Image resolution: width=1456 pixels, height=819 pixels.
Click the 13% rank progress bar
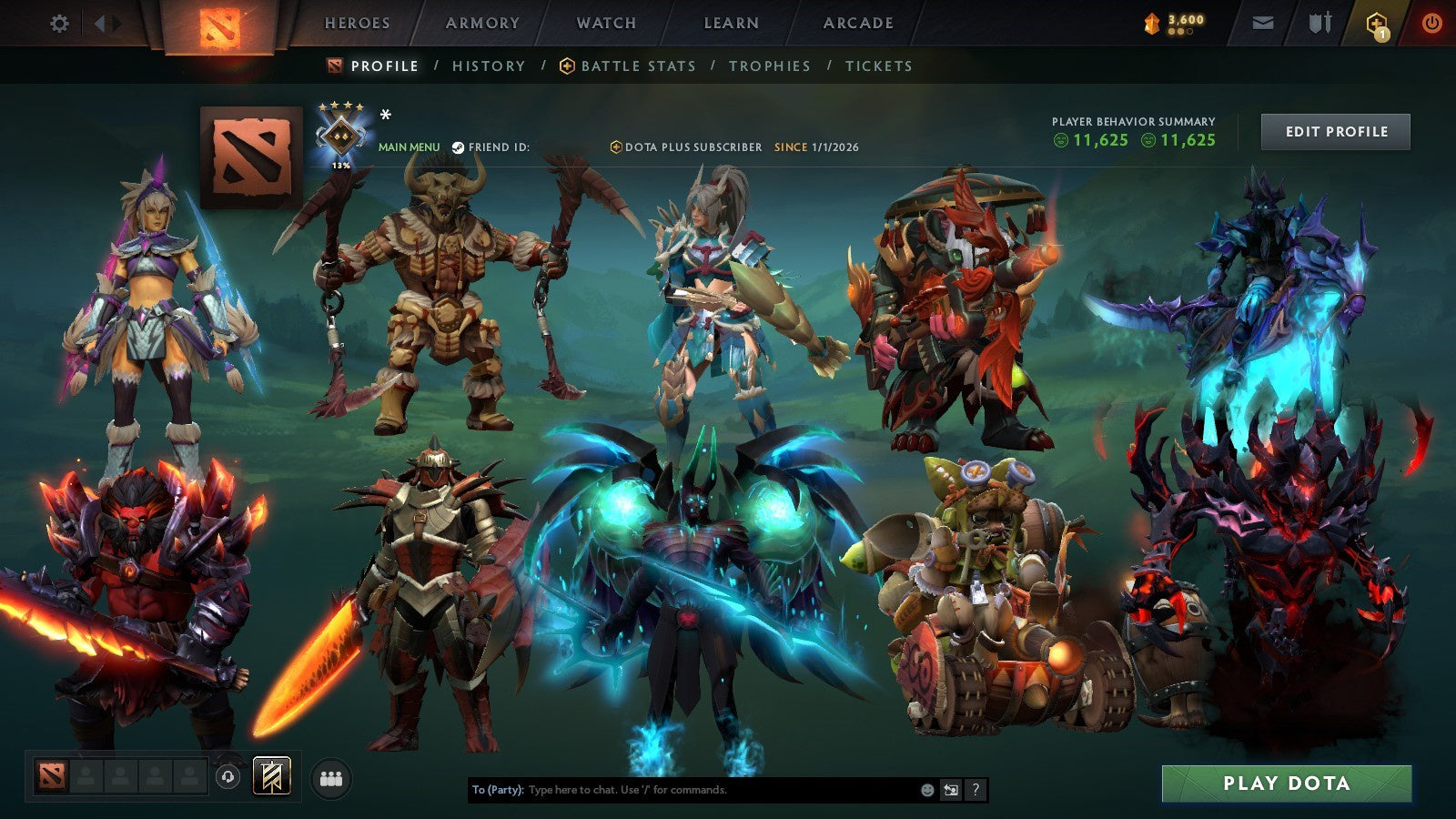point(342,167)
